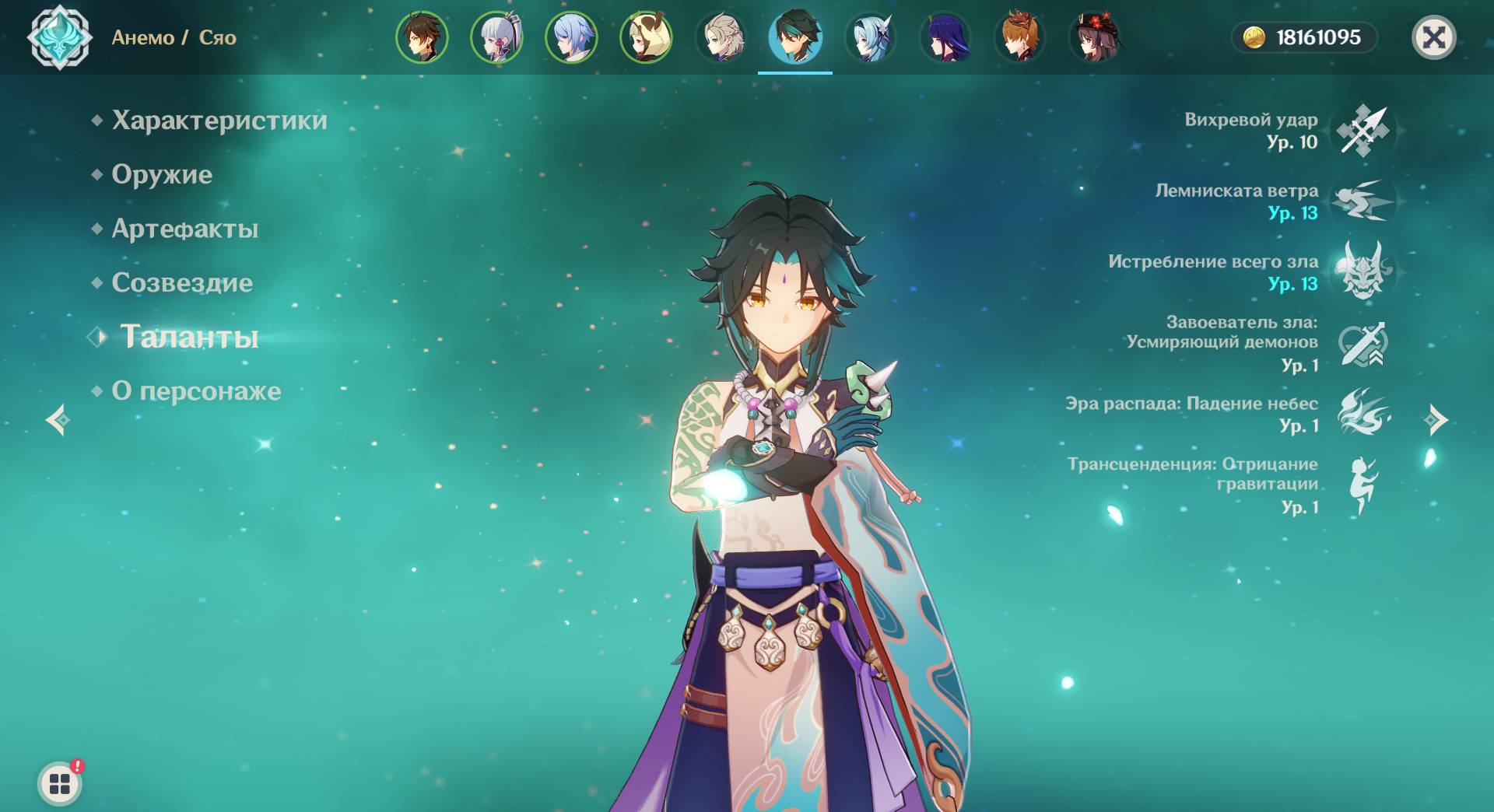The width and height of the screenshot is (1494, 812).
Task: Select the Оружие menu entry
Action: point(162,174)
